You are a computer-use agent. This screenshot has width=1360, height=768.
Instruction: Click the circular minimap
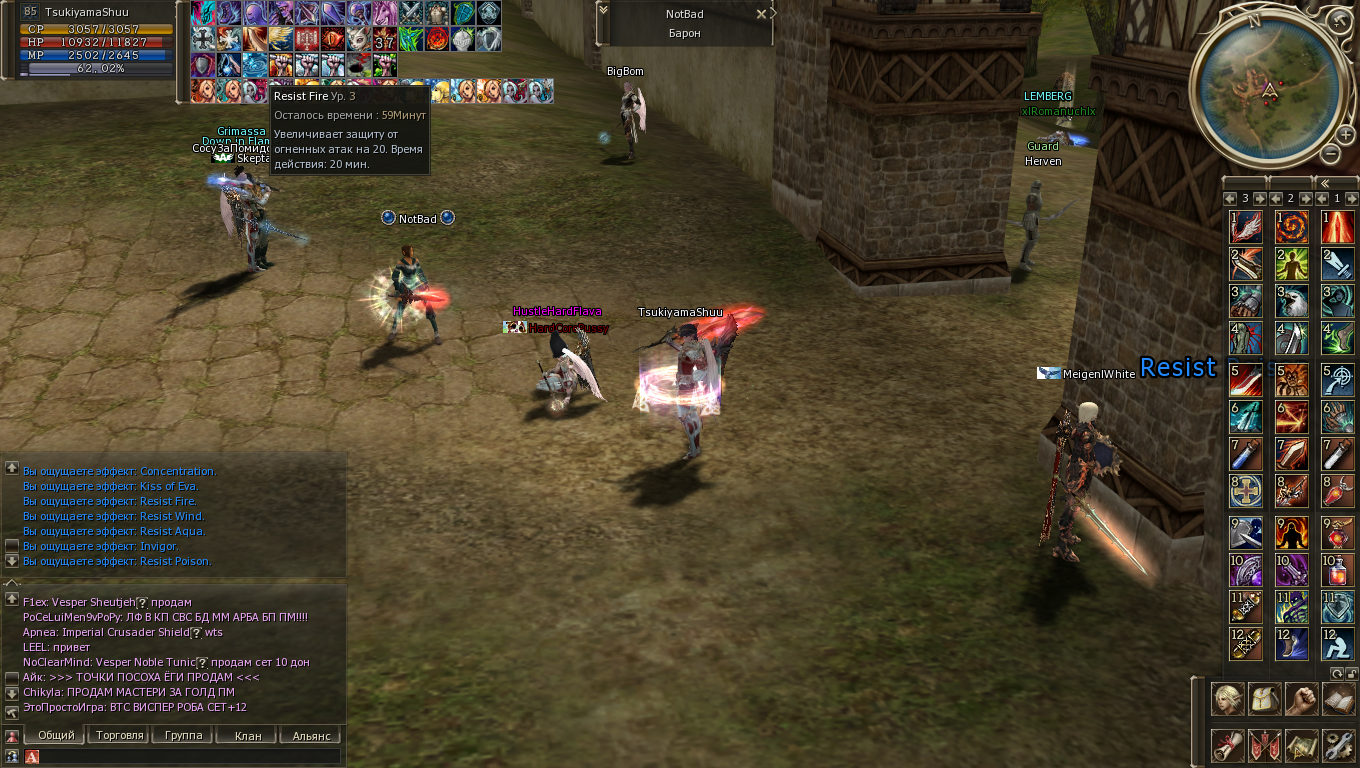pos(1268,92)
